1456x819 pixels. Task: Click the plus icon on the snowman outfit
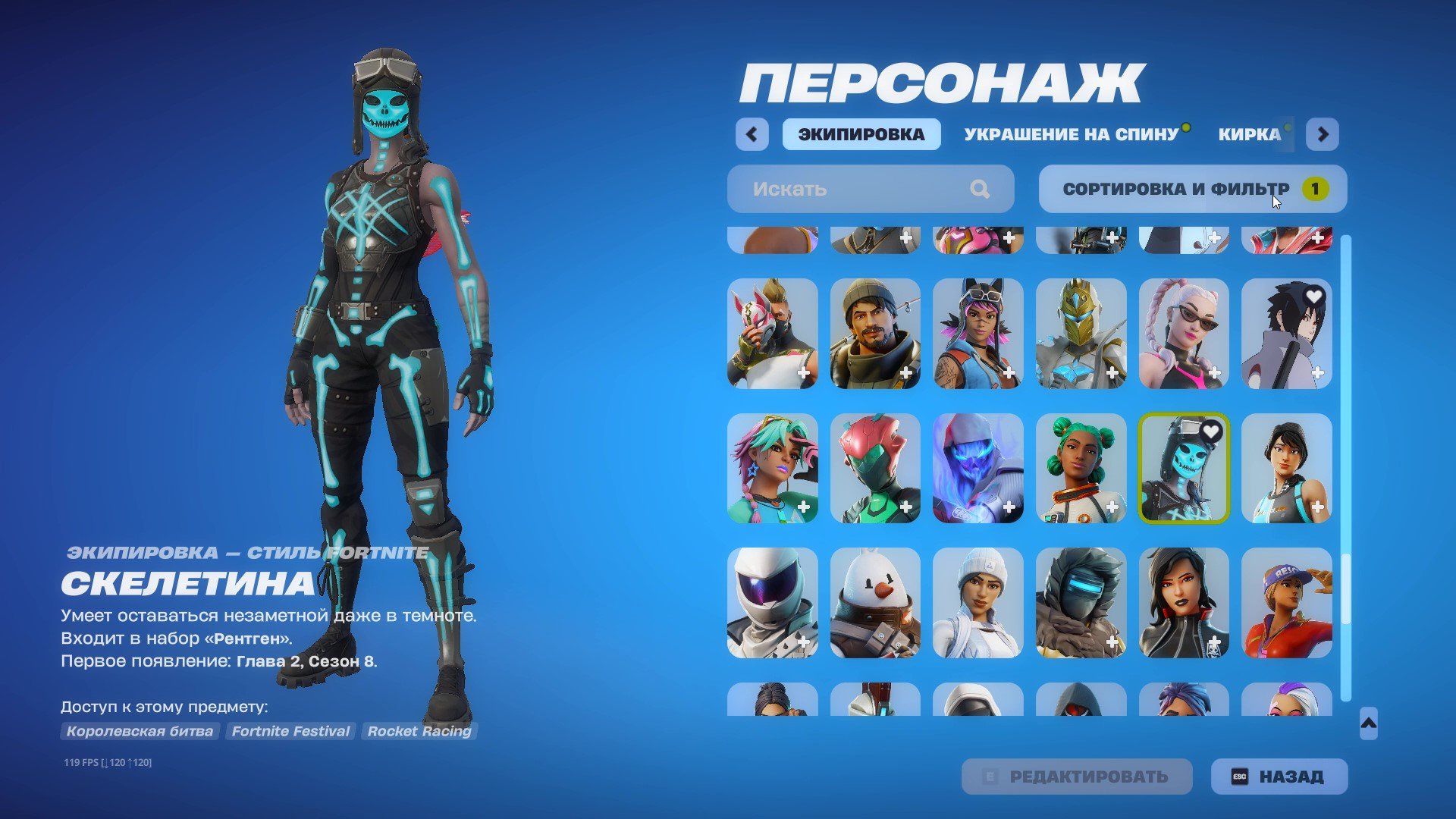tap(907, 643)
